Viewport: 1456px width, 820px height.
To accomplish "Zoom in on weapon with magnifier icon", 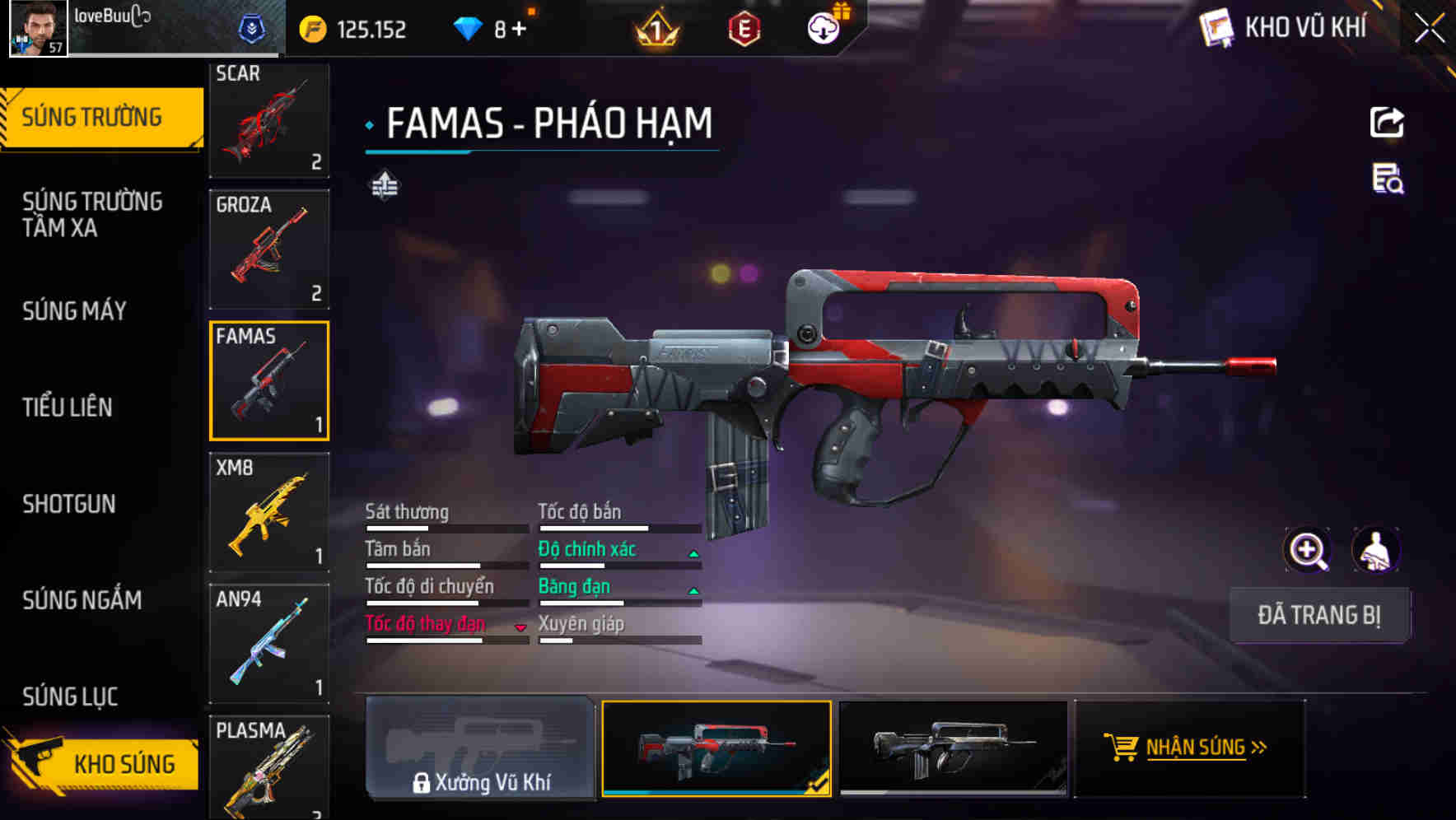I will [1307, 550].
